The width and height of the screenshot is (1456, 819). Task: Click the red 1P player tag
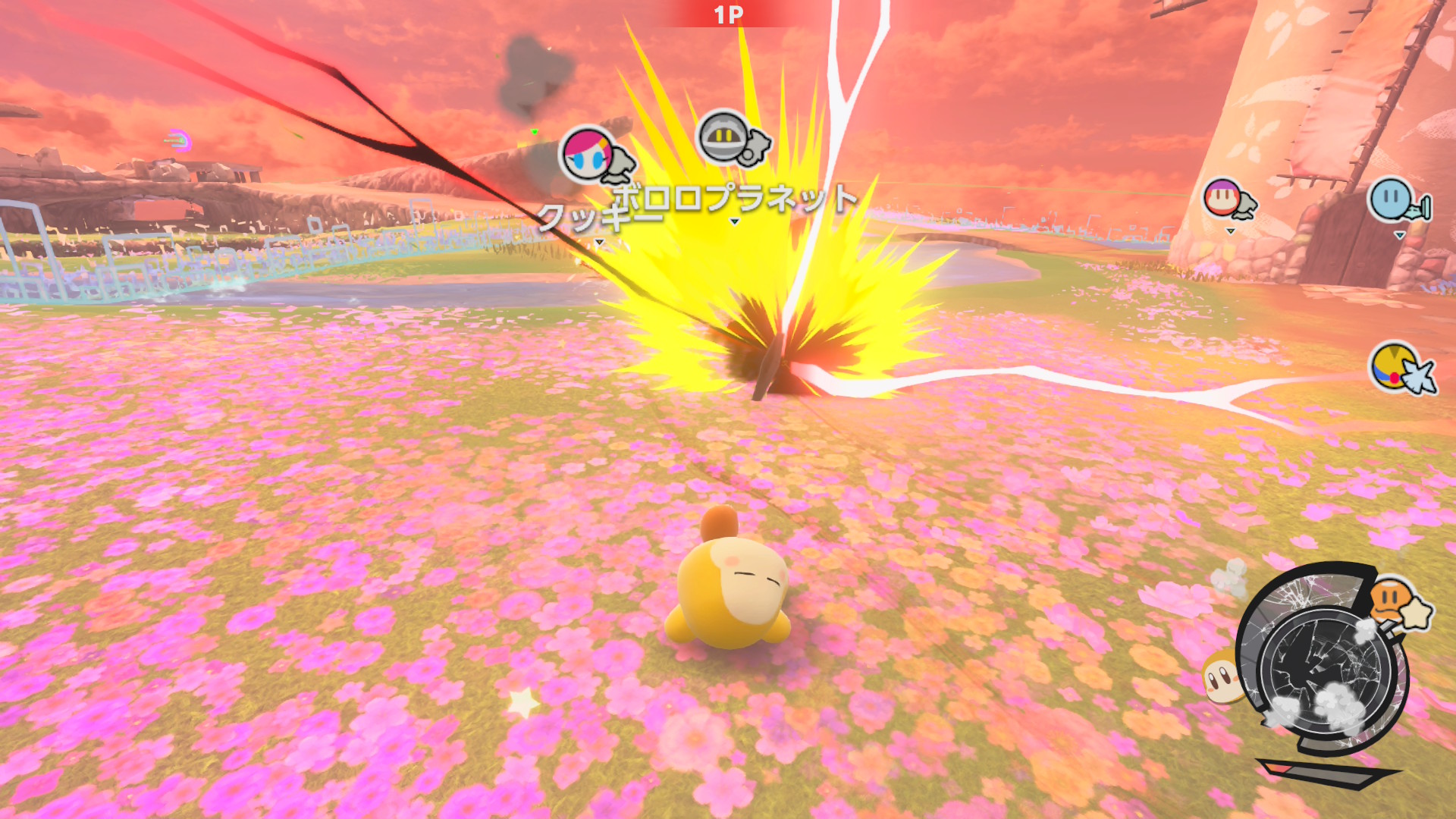coord(728,14)
